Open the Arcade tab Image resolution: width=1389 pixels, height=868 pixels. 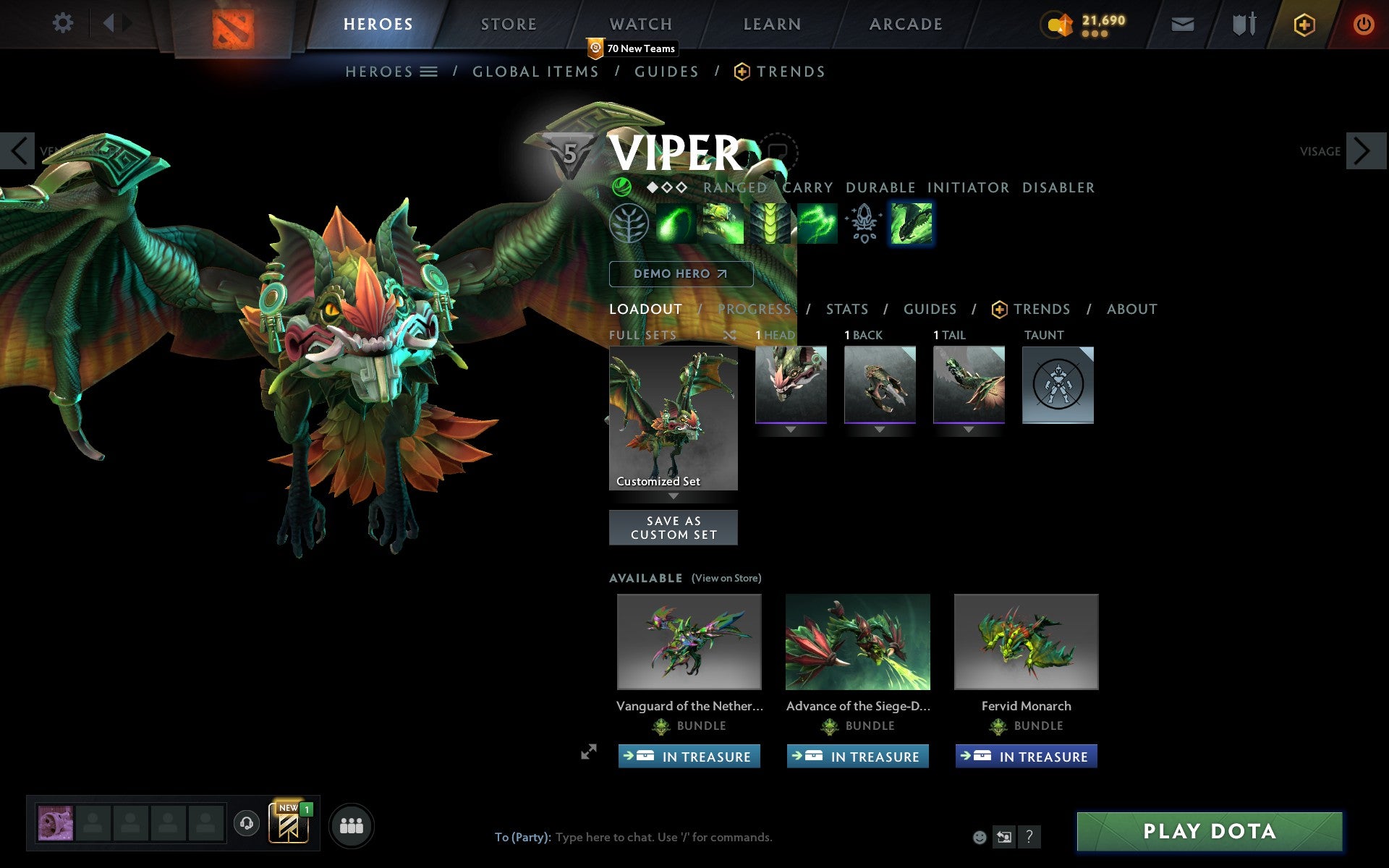(906, 24)
